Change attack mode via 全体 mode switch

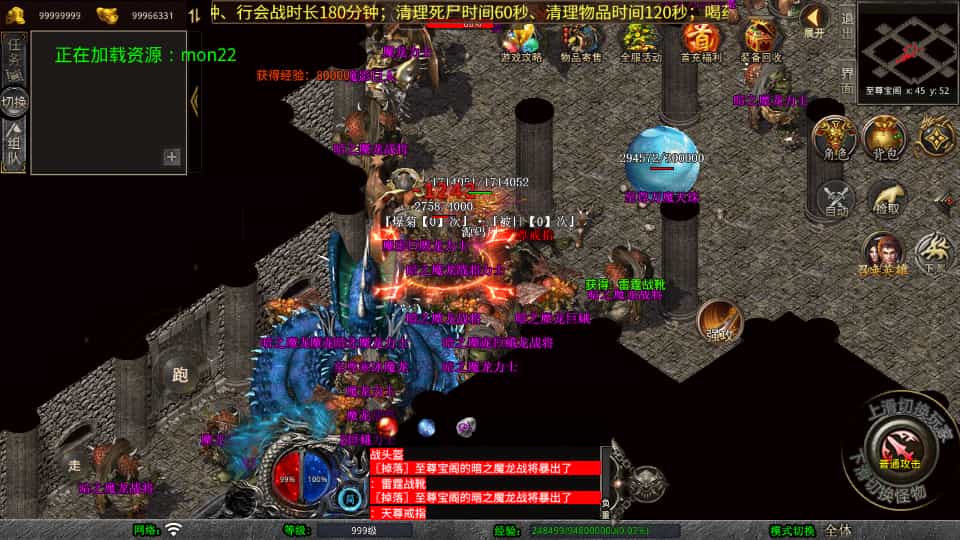(x=838, y=529)
